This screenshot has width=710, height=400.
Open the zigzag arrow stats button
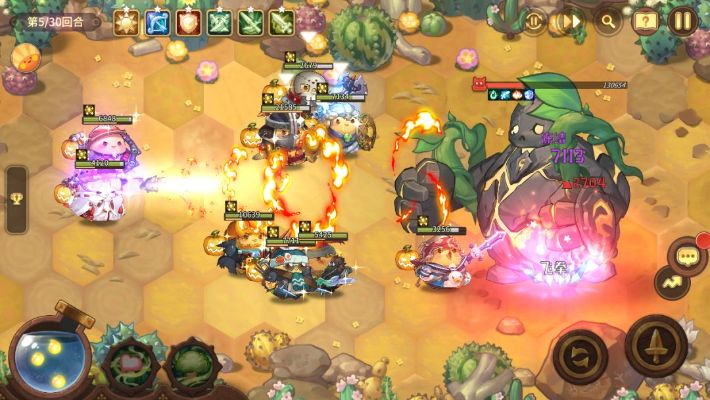(x=671, y=283)
